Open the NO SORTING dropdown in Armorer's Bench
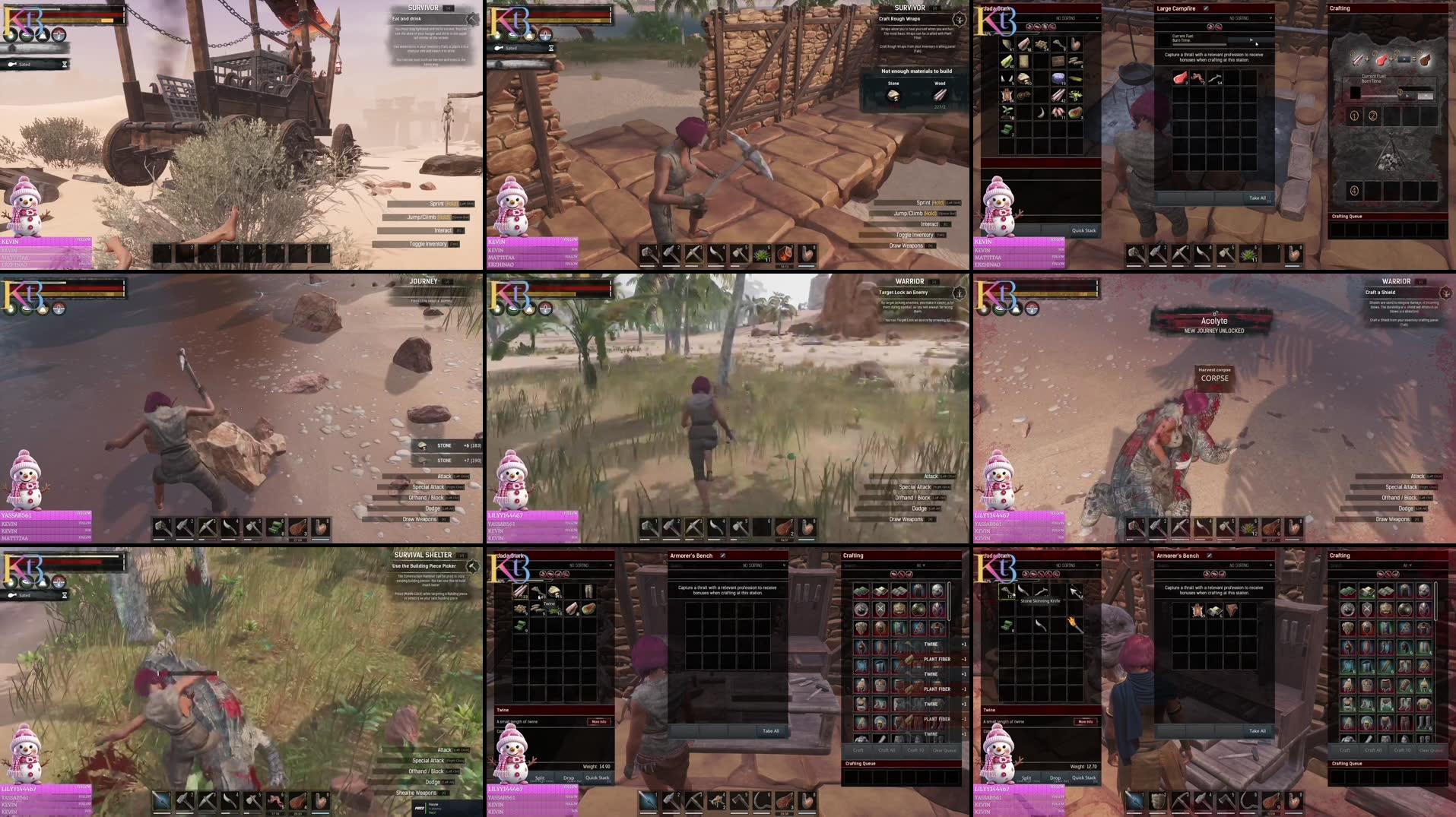This screenshot has height=817, width=1456. coord(753,565)
